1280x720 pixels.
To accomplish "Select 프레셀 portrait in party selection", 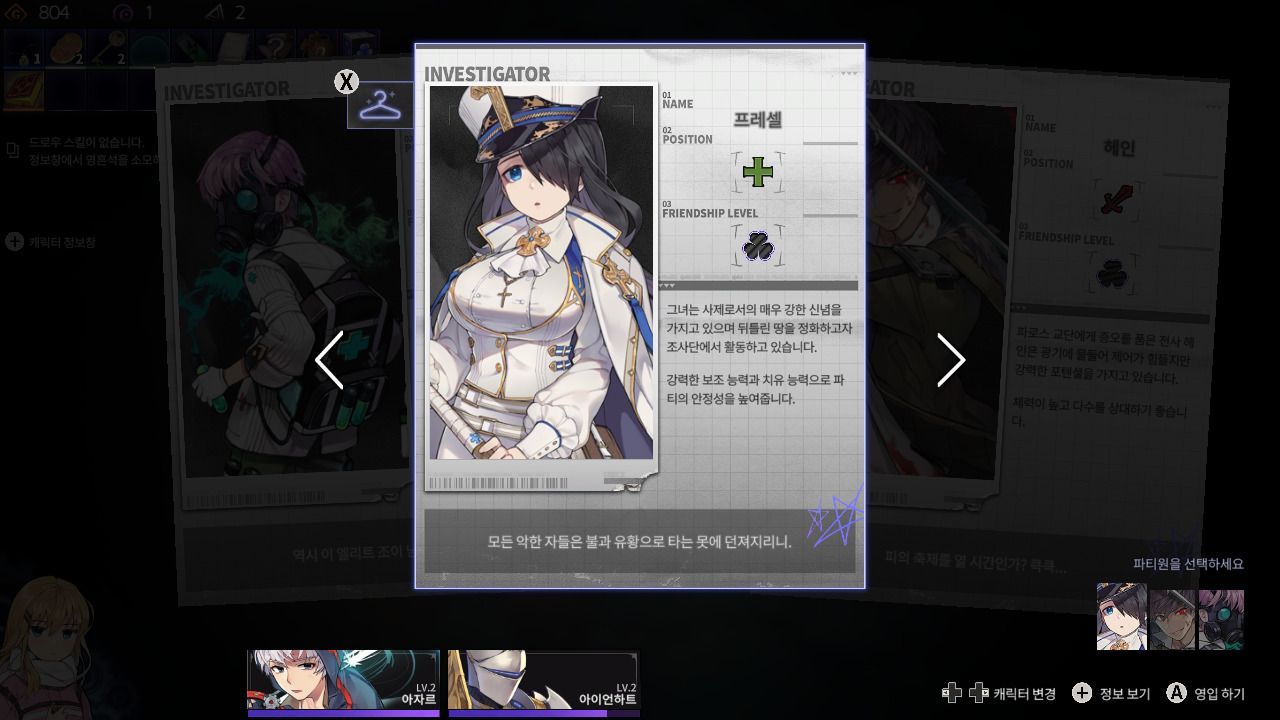I will coord(1122,617).
